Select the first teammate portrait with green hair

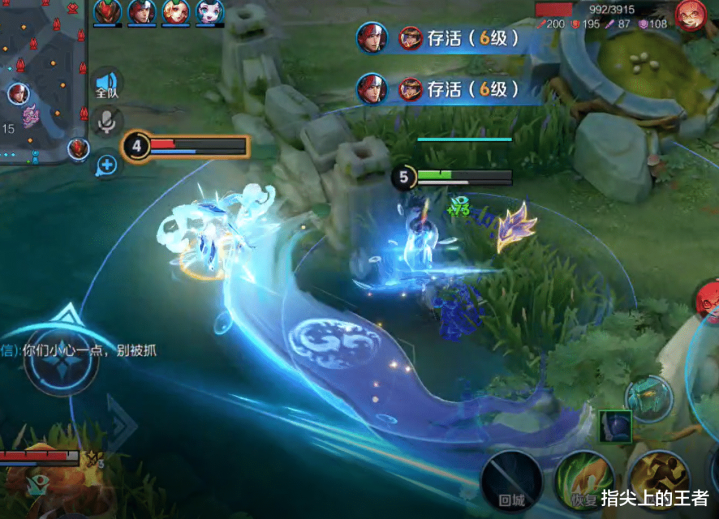click(x=108, y=12)
